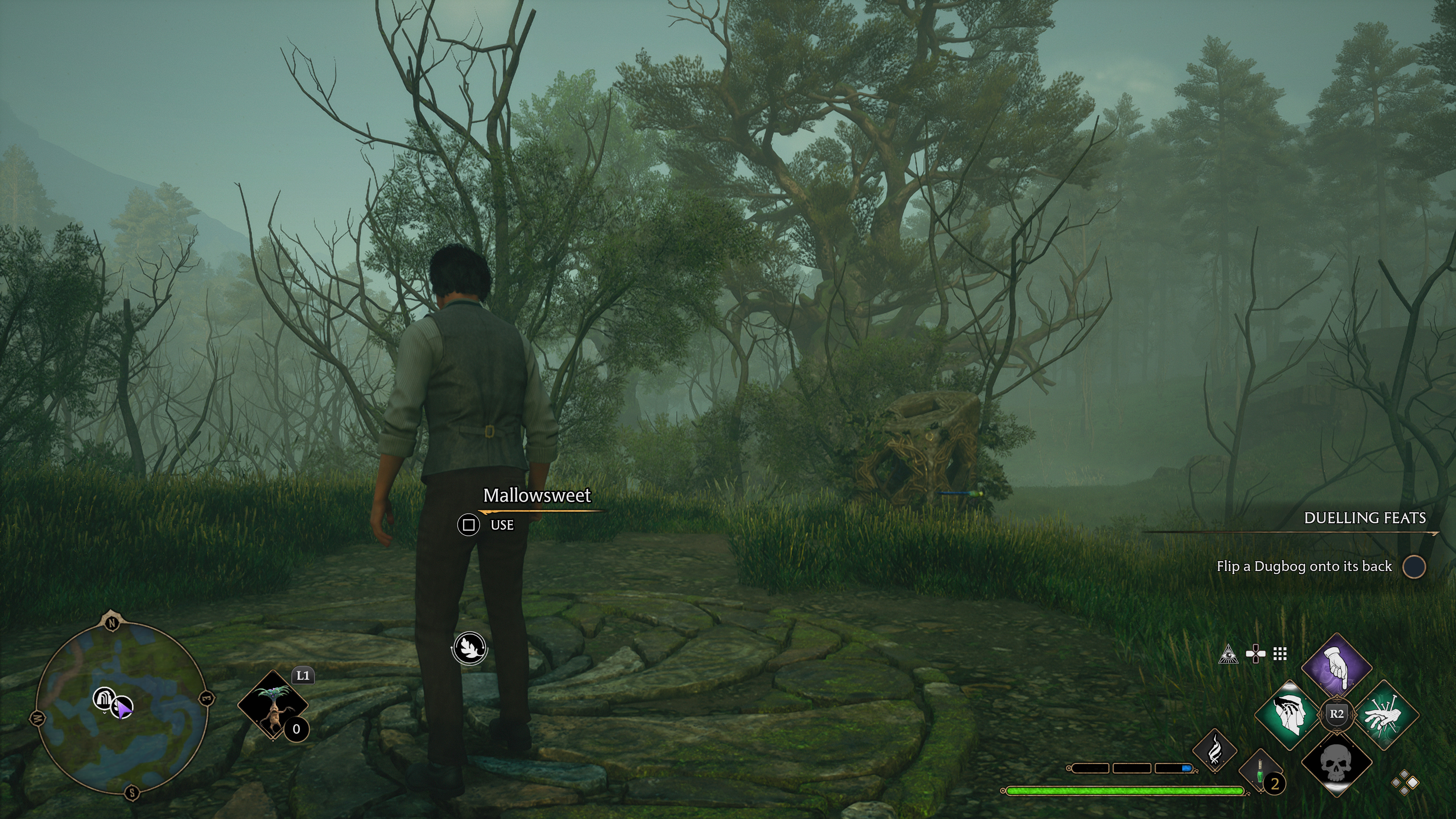Select the Flip a Dugbog feat objective

[1304, 566]
